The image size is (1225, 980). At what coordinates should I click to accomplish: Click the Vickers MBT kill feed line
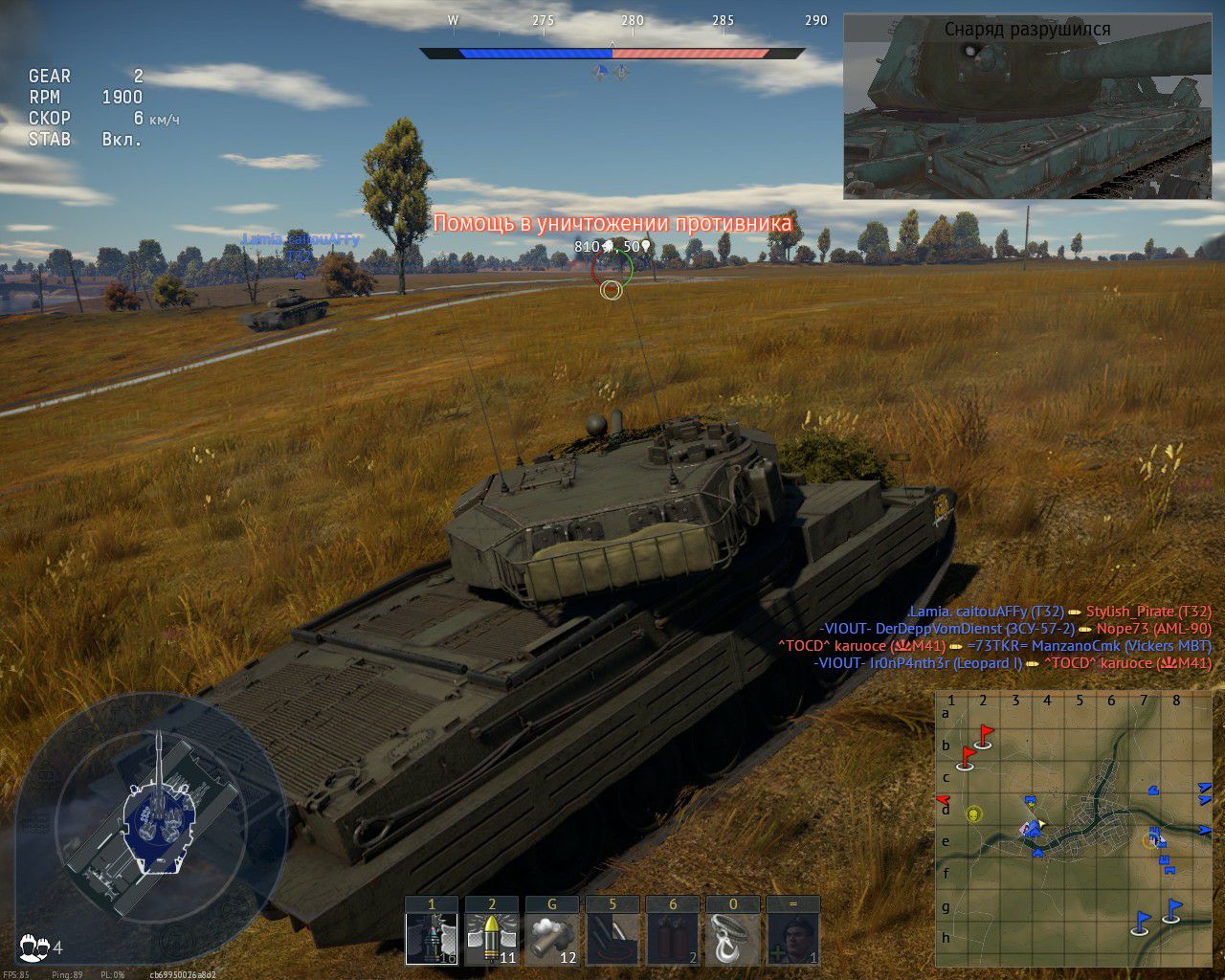tap(995, 646)
